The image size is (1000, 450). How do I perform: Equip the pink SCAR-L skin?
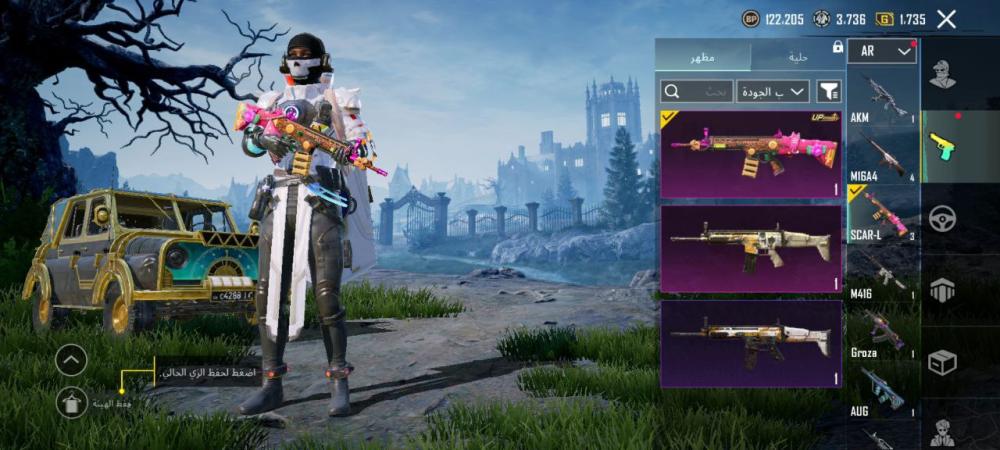pos(751,154)
